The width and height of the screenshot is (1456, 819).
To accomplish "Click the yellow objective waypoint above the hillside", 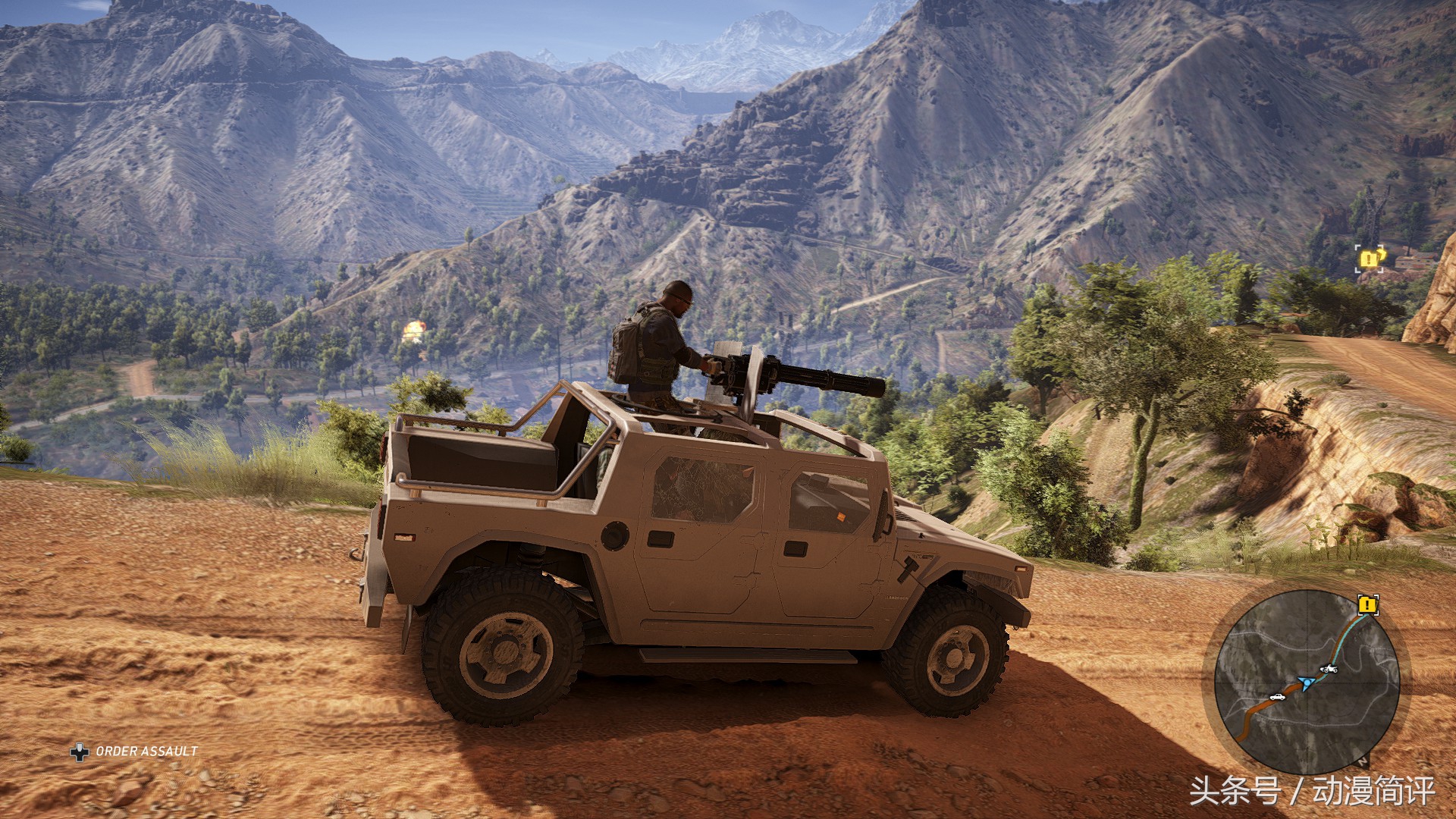I will 1368,259.
